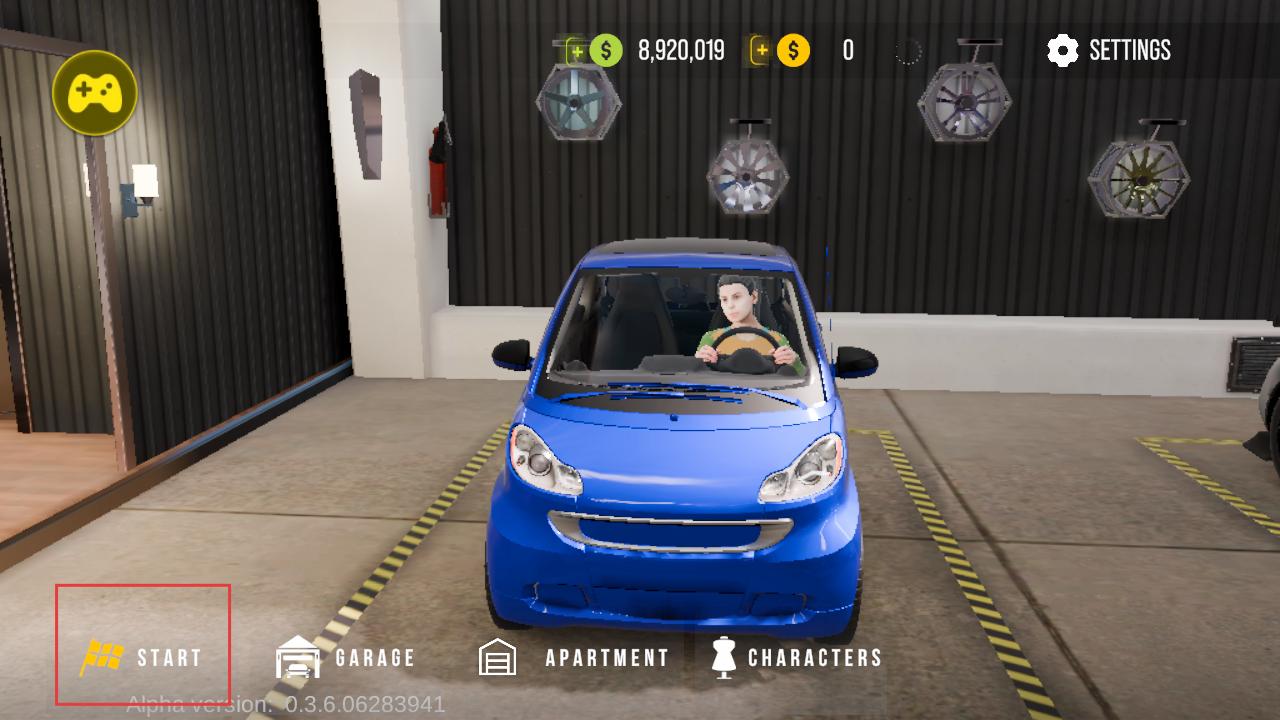Add gold coins with the plus button

coord(762,50)
